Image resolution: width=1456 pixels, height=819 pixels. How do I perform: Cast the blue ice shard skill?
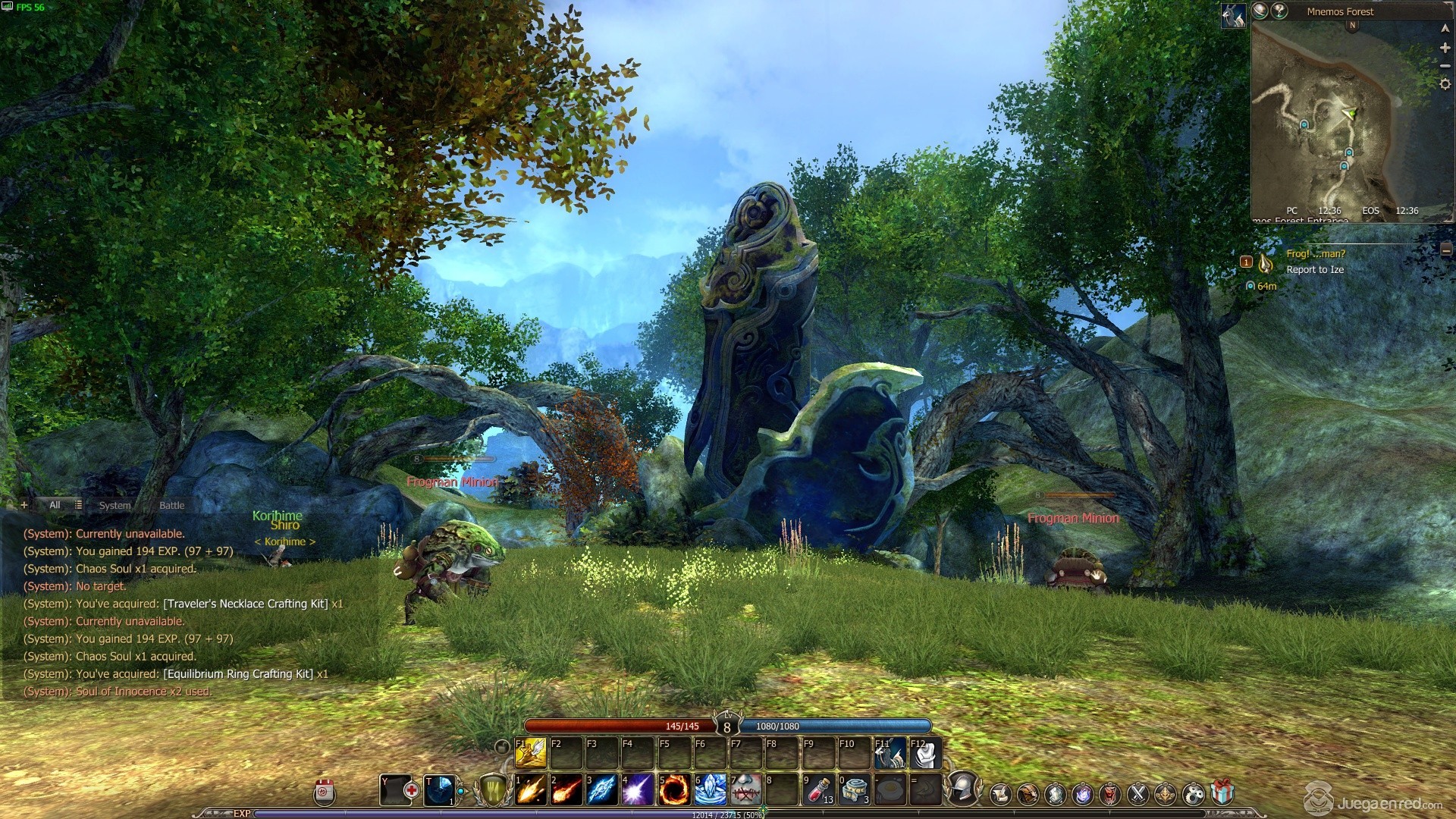602,790
